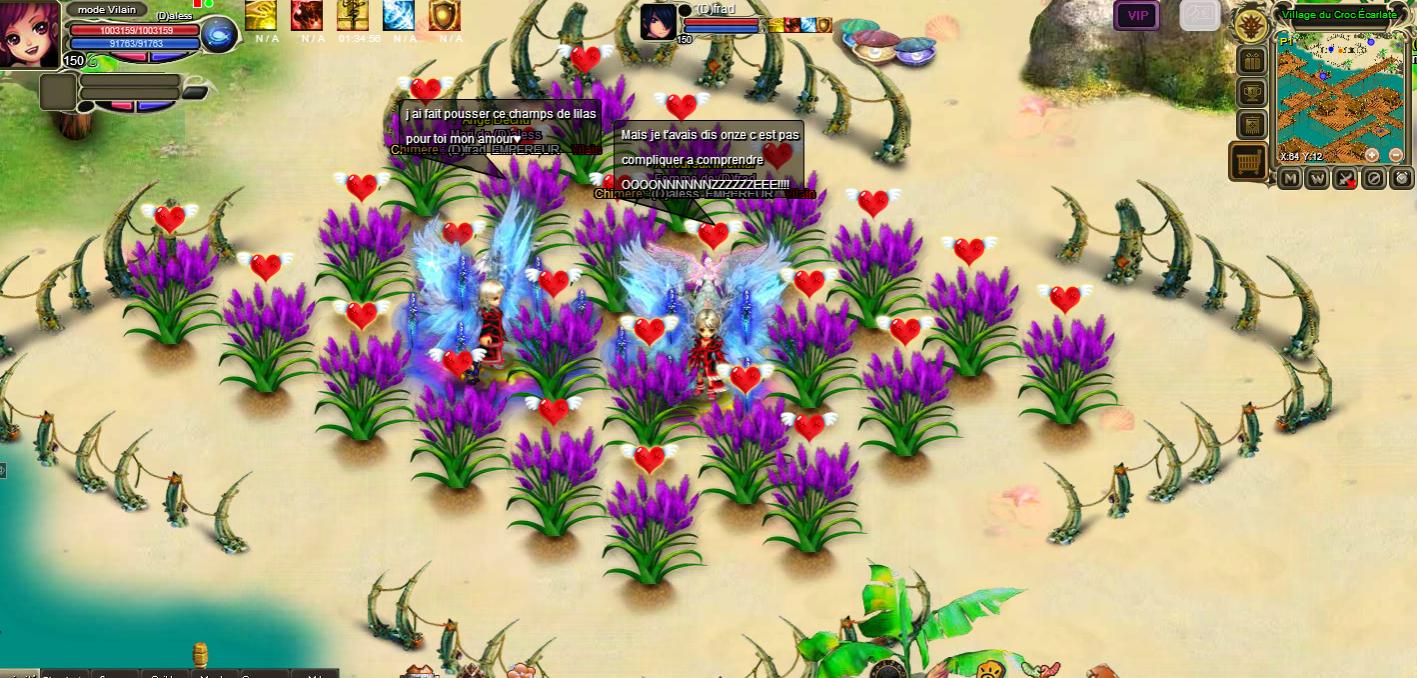Open the shopping cart store
The height and width of the screenshot is (678, 1417).
[1248, 161]
